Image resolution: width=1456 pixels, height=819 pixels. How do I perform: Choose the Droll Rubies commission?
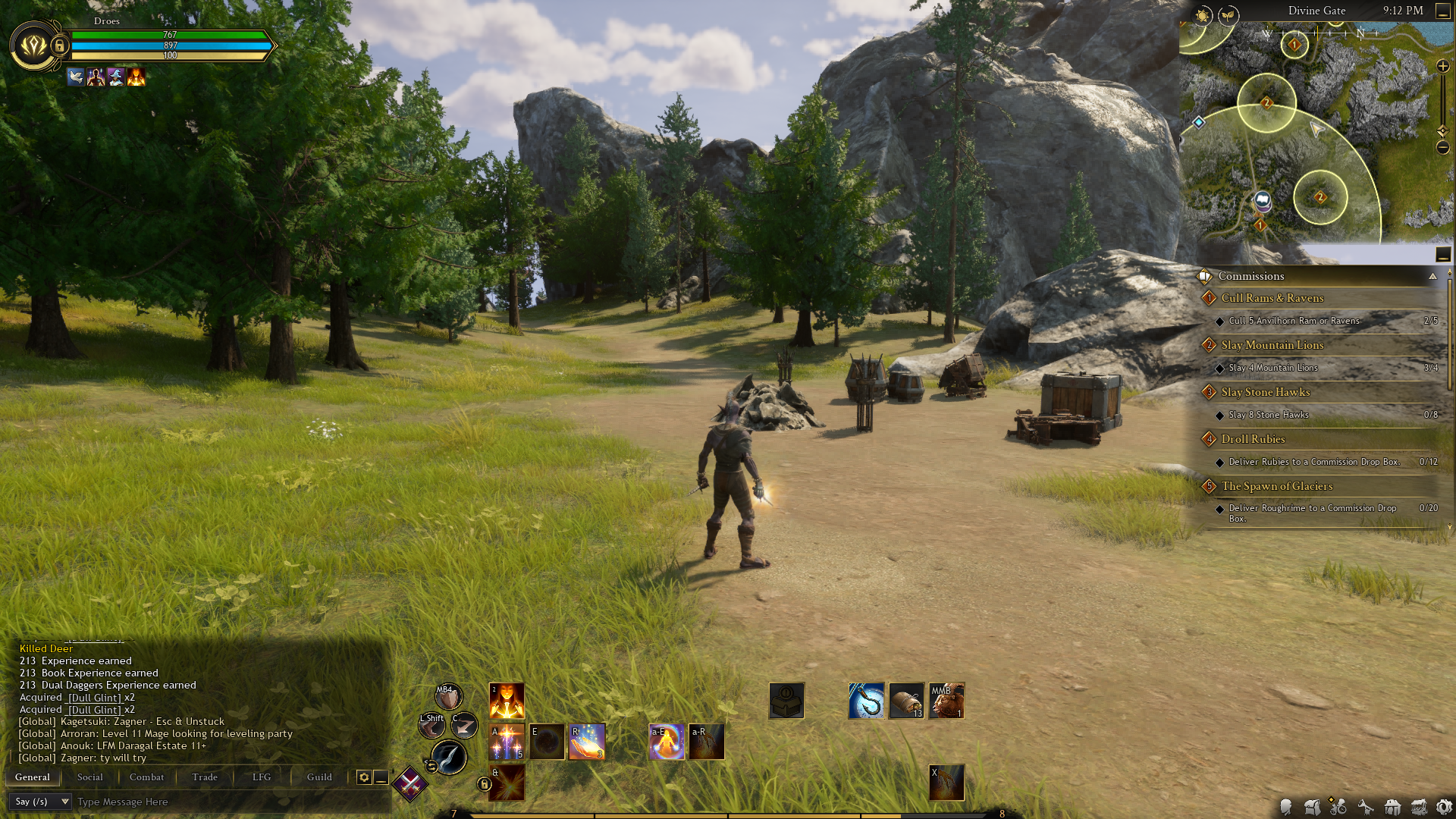[1253, 439]
